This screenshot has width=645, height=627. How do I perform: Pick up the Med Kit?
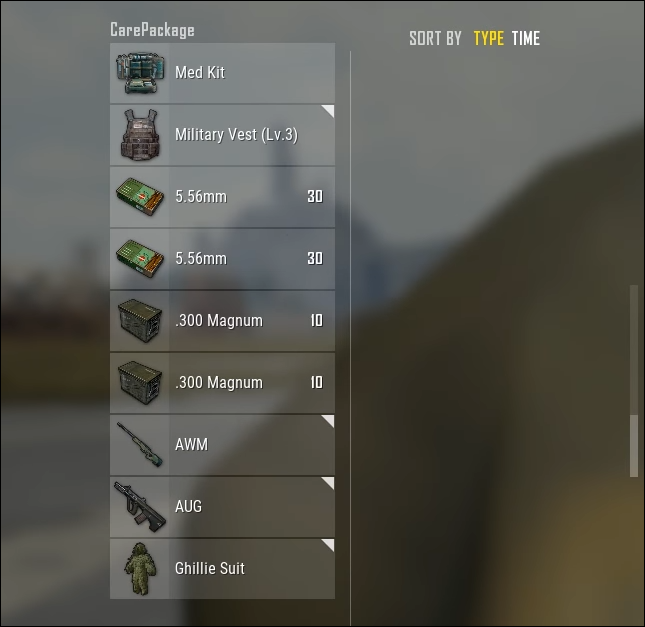pyautogui.click(x=222, y=73)
